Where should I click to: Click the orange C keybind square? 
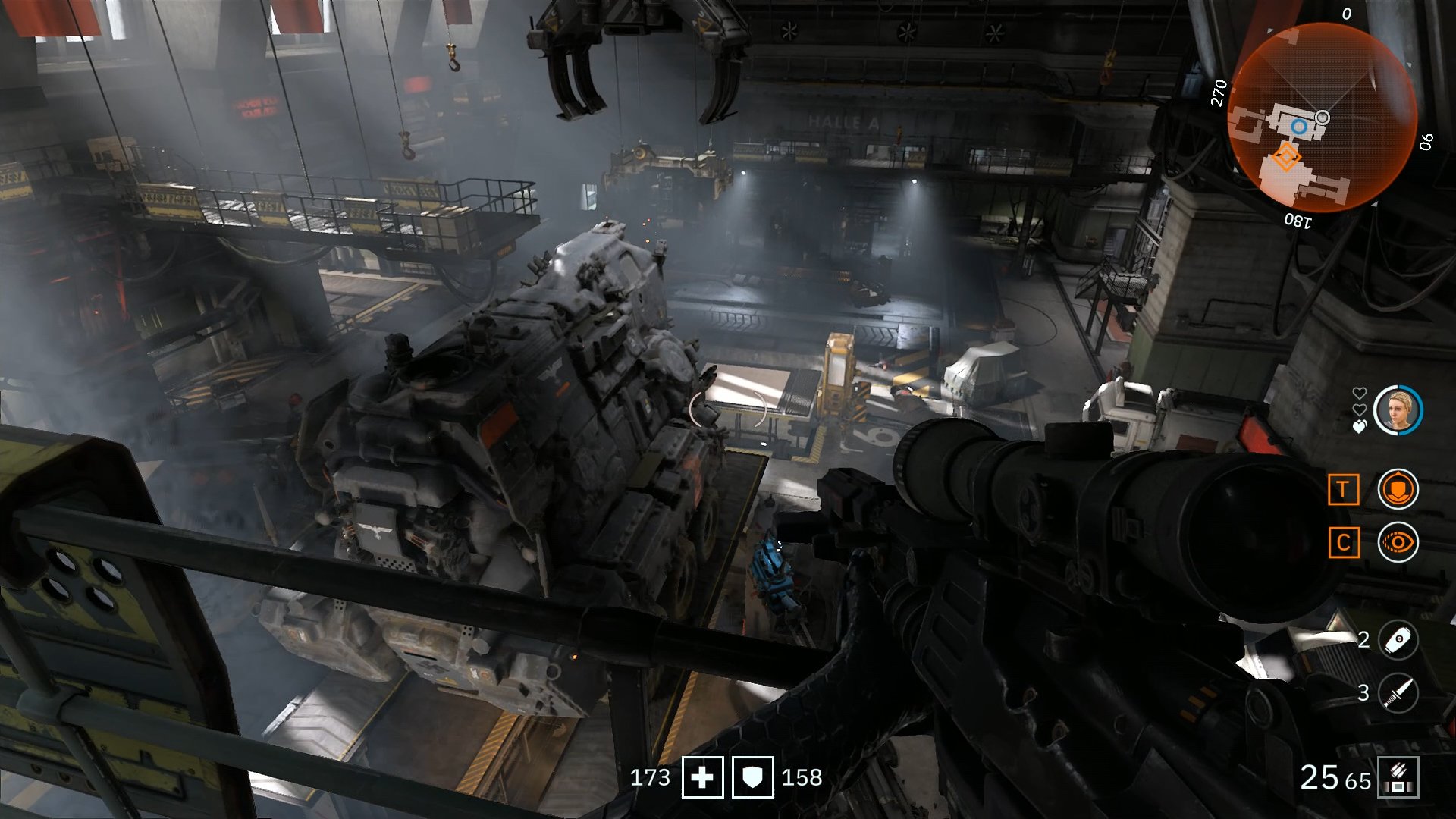(x=1344, y=541)
